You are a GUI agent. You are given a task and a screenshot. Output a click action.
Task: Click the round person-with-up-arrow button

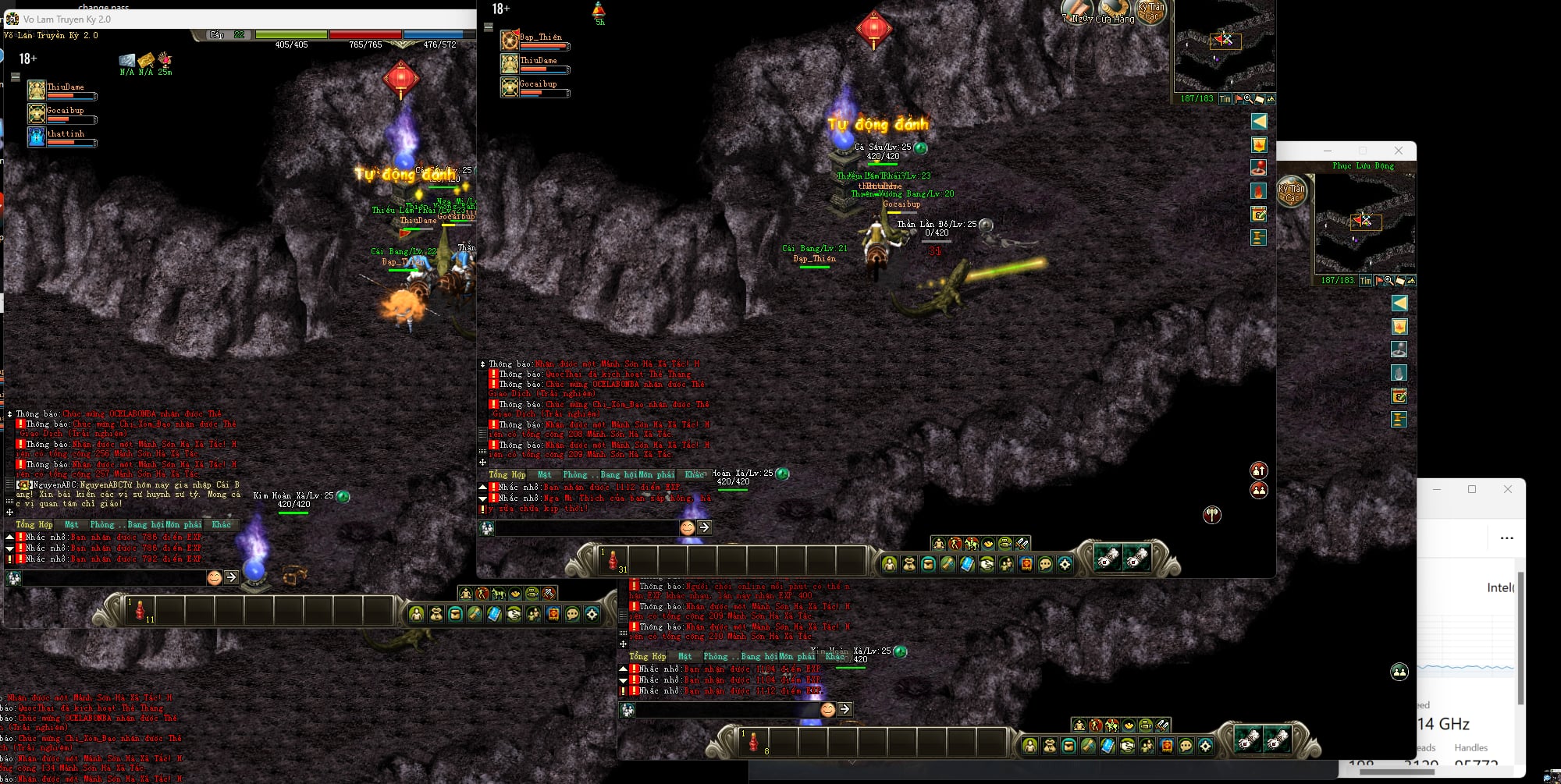coord(1258,470)
